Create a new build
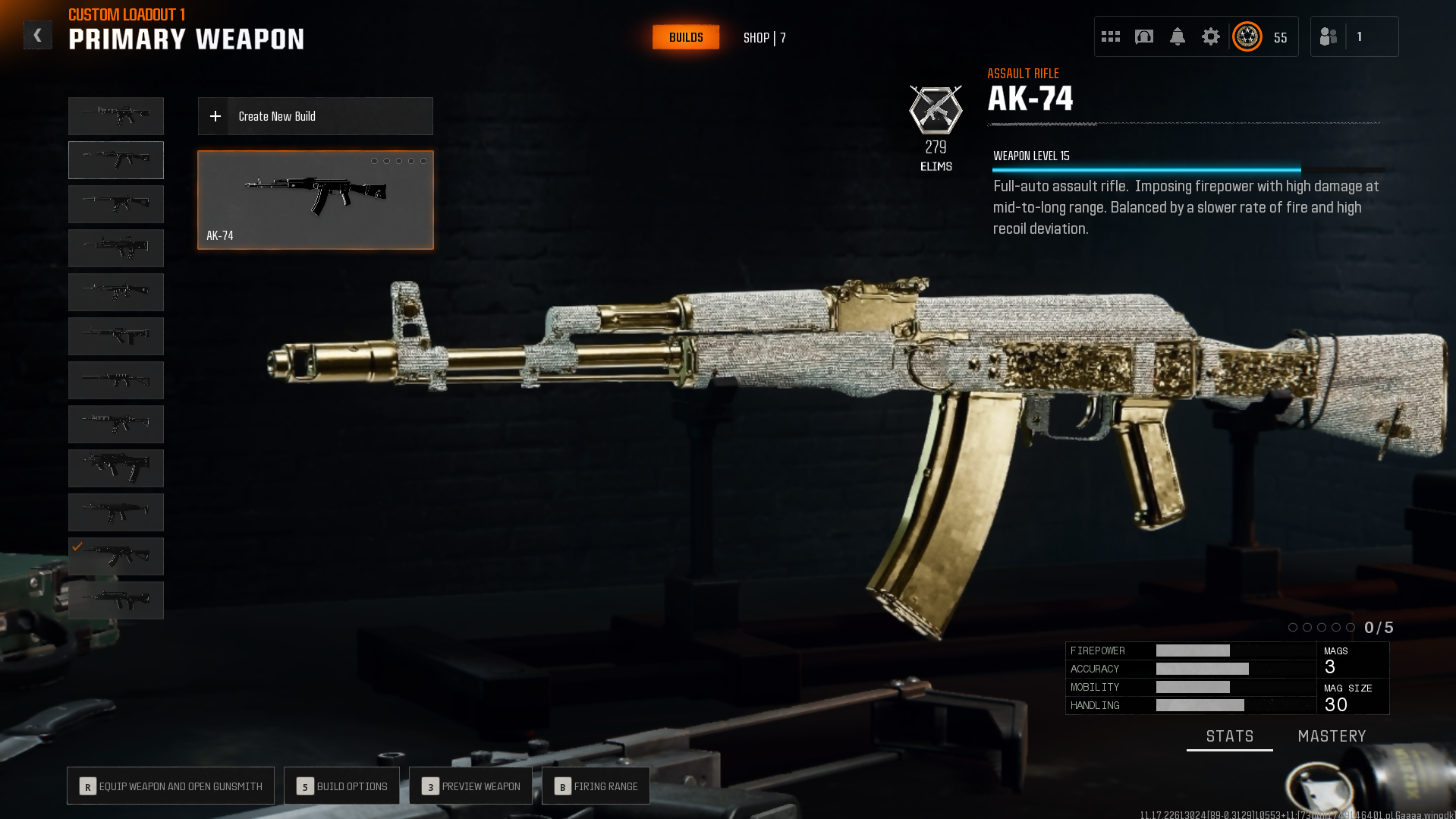 [x=315, y=116]
